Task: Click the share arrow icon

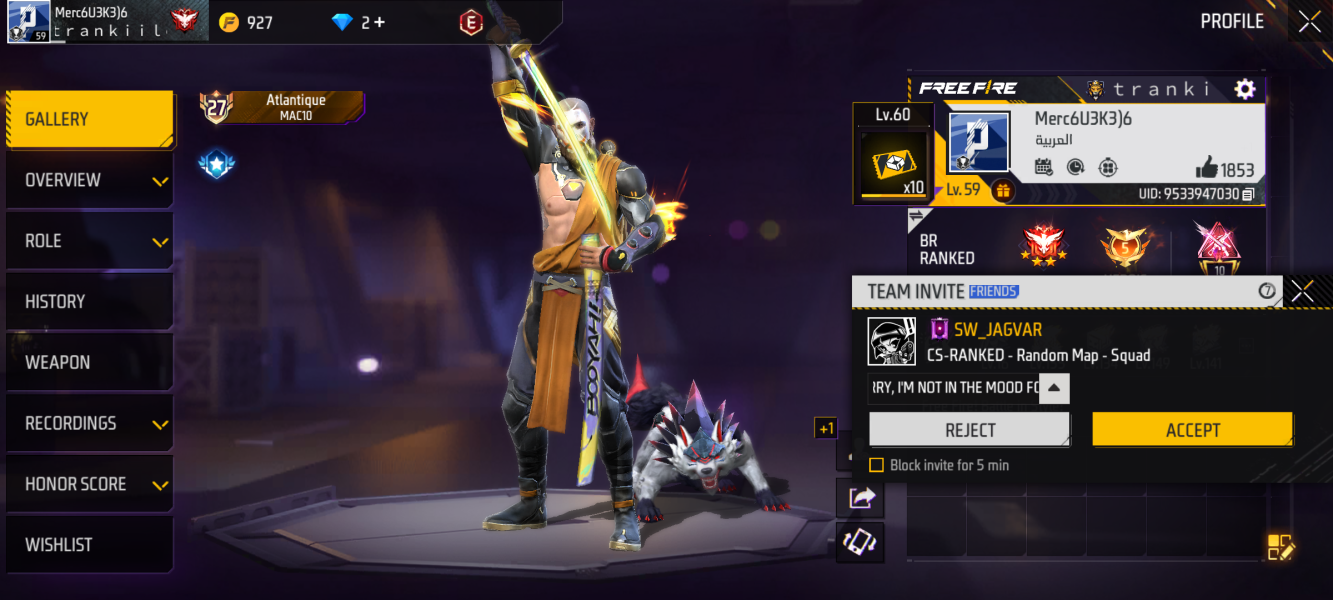Action: coord(861,497)
